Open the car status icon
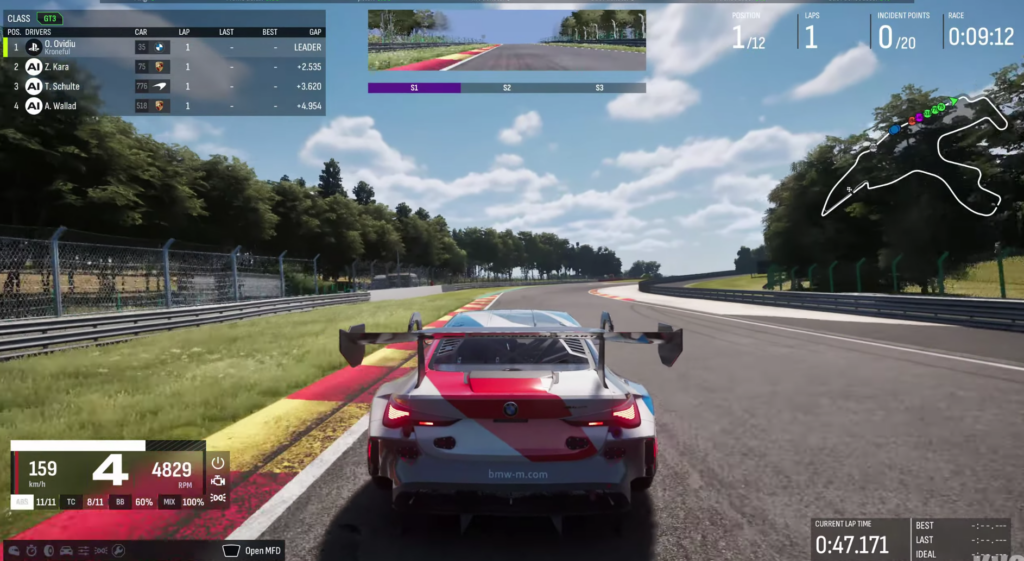Viewport: 1024px width, 561px height. [x=66, y=550]
